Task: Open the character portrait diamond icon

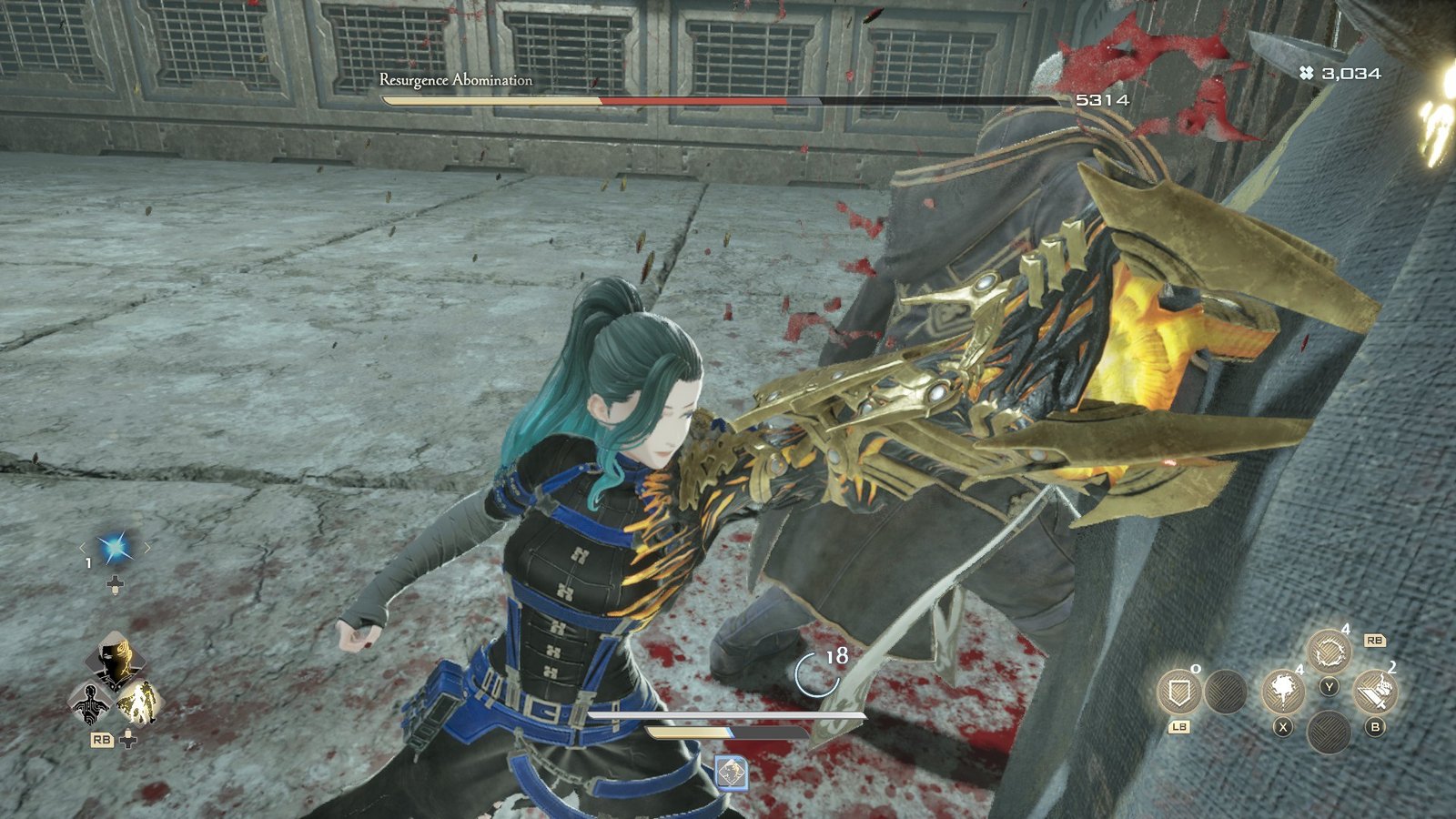Action: pyautogui.click(x=116, y=660)
